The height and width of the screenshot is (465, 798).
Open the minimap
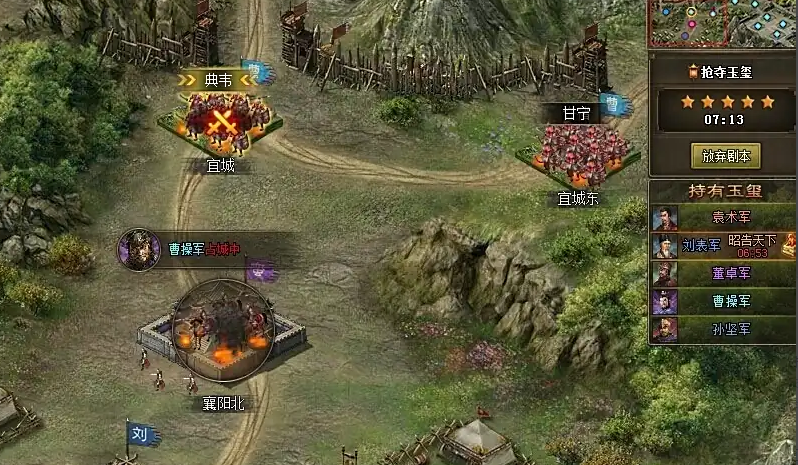coord(722,23)
